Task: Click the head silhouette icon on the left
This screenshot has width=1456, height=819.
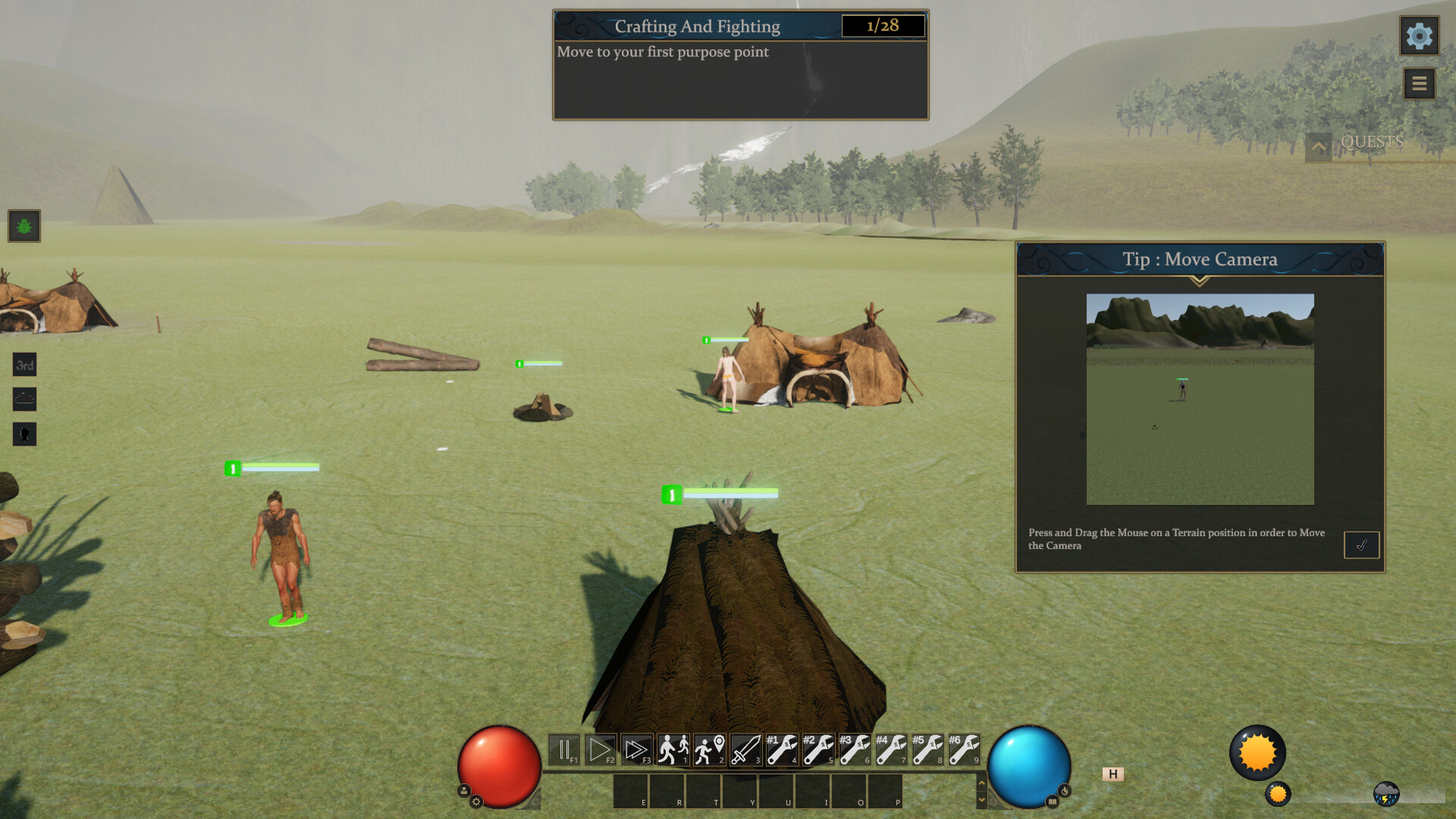Action: coord(25,434)
